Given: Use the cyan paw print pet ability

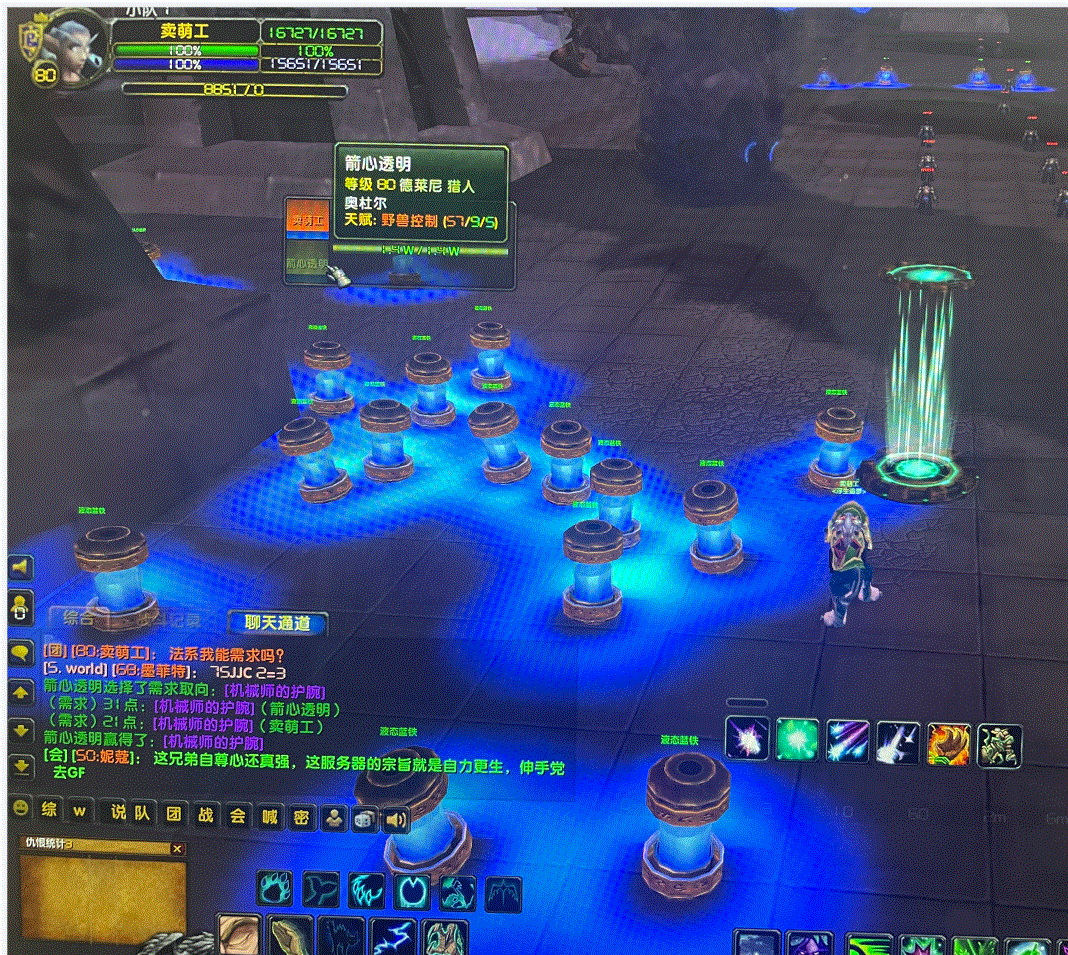Looking at the screenshot, I should tap(275, 890).
